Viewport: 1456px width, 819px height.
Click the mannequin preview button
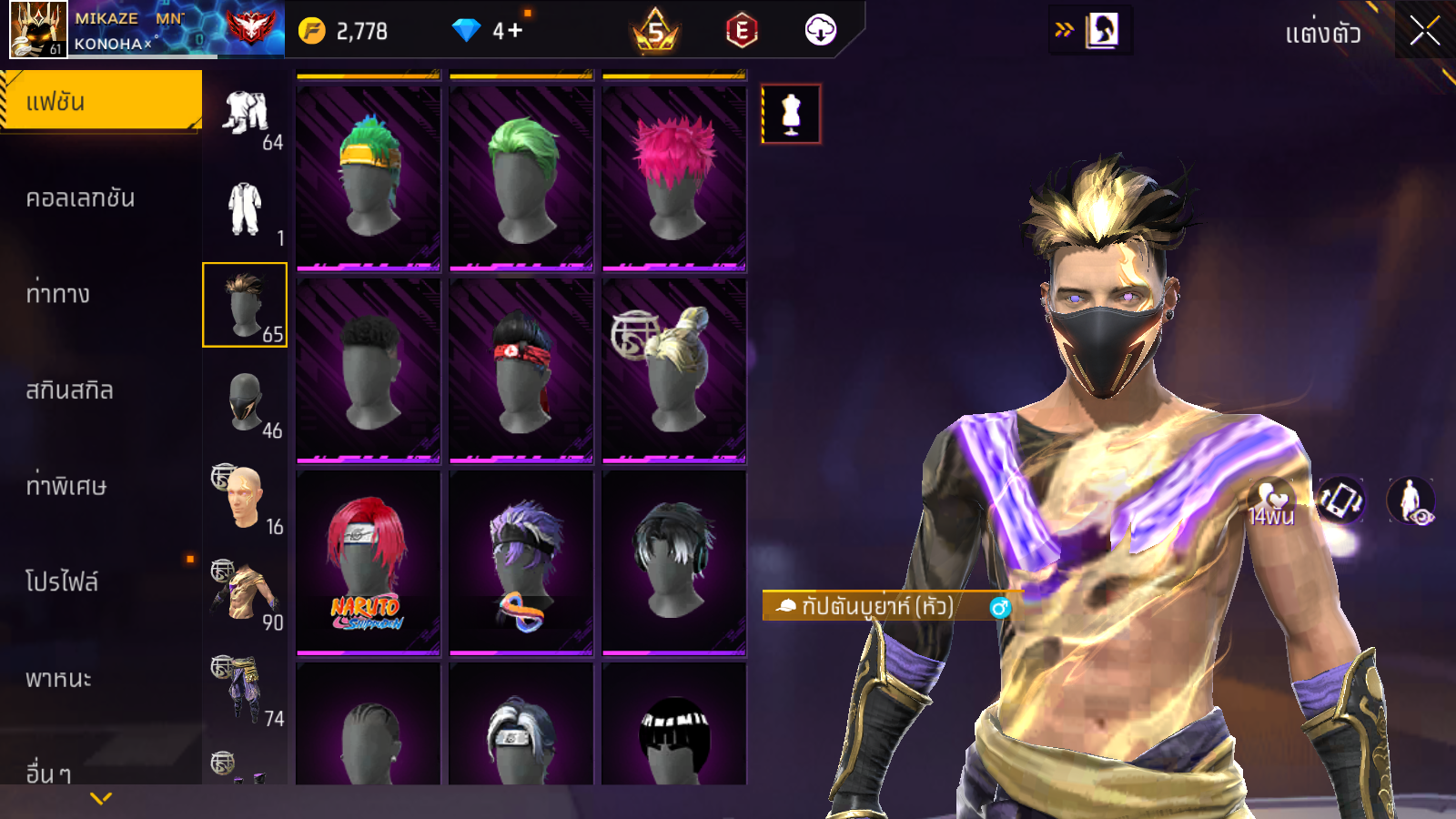point(791,115)
